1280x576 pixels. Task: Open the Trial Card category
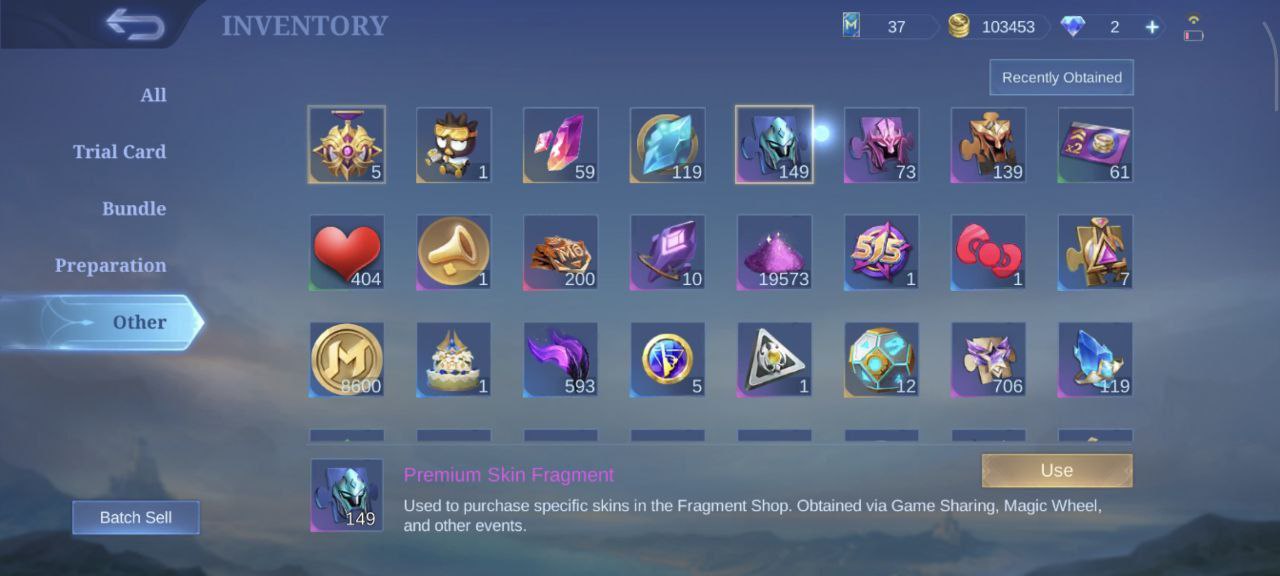119,152
